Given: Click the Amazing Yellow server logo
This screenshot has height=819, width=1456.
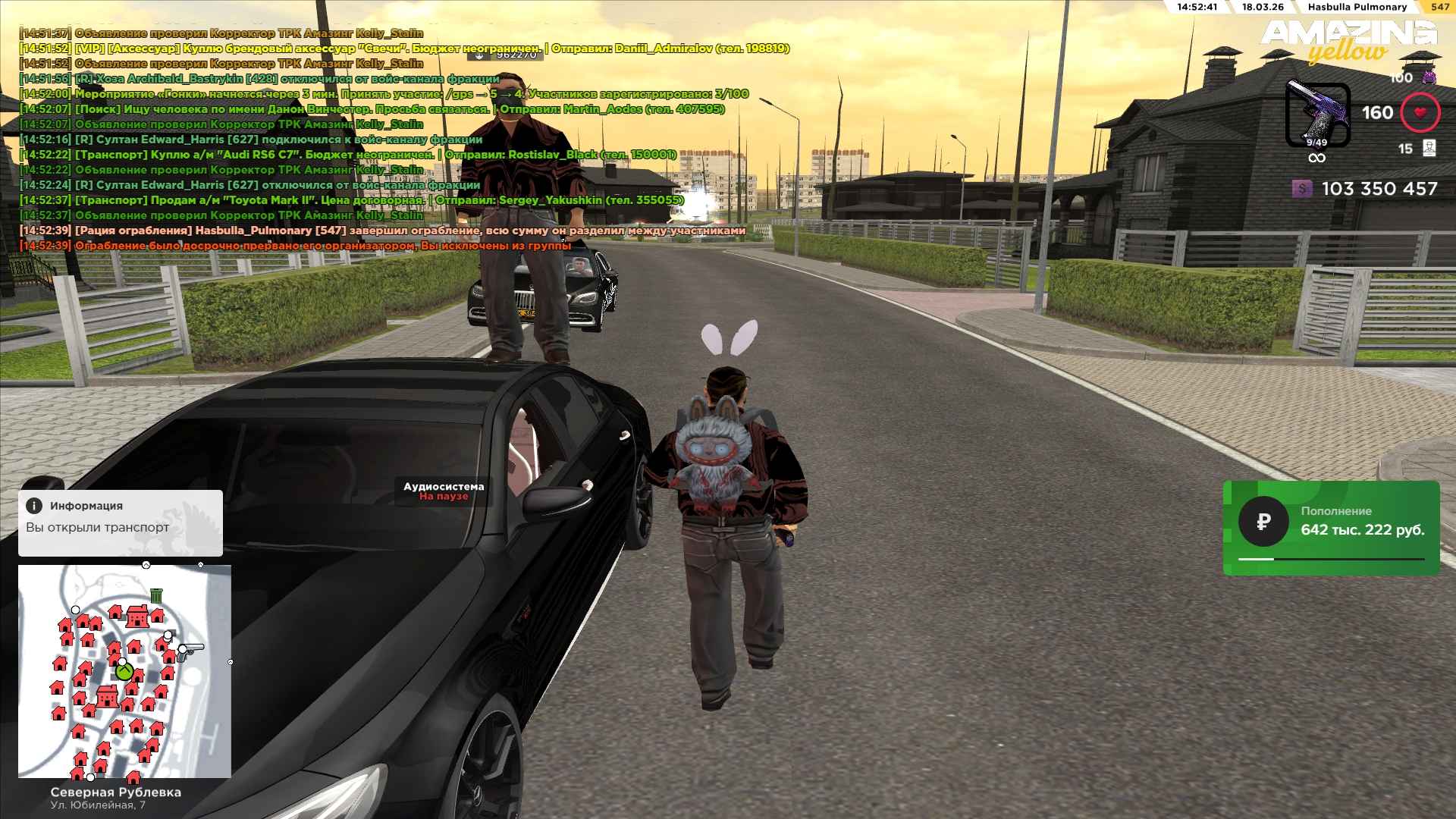Looking at the screenshot, I should click(1349, 41).
